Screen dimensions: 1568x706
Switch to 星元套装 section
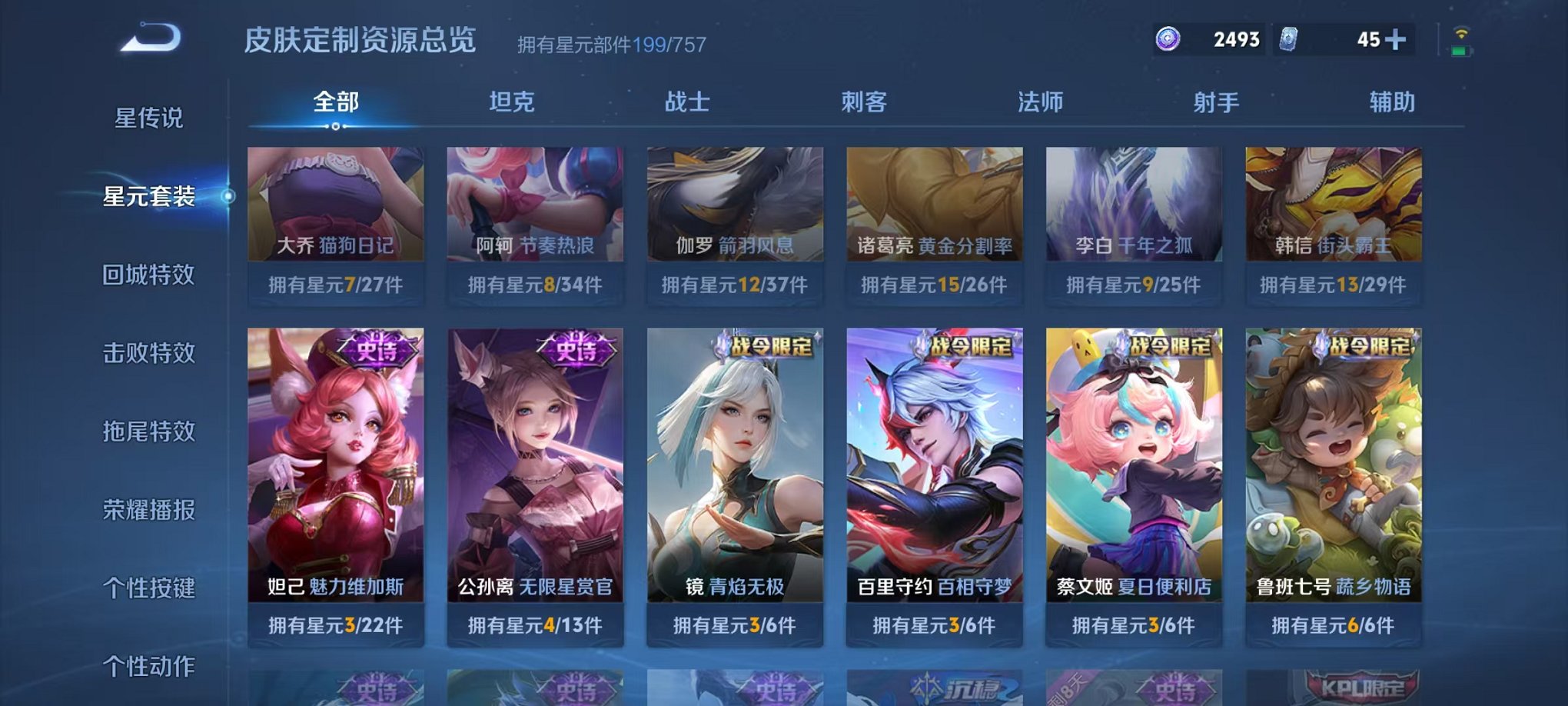pos(151,196)
